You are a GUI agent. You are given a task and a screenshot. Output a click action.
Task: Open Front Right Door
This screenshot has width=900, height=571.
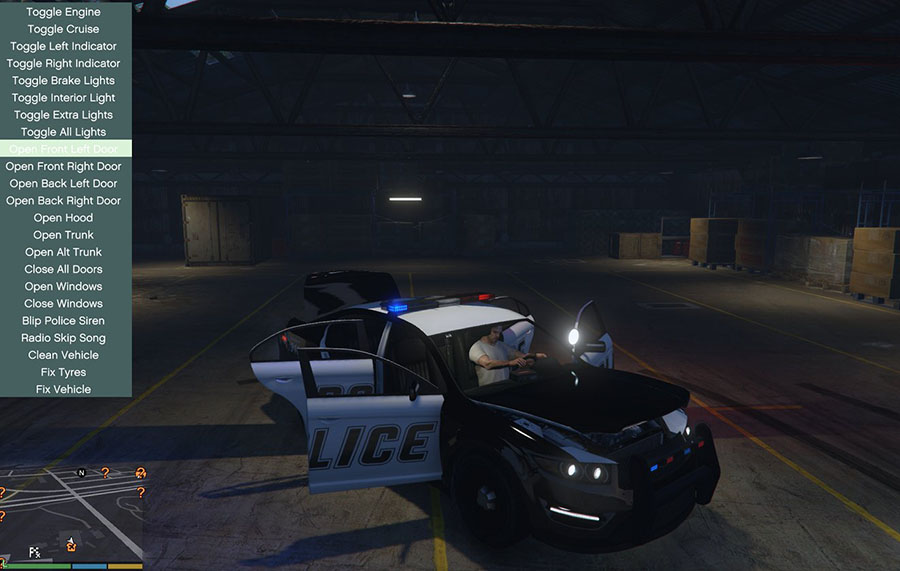(64, 166)
